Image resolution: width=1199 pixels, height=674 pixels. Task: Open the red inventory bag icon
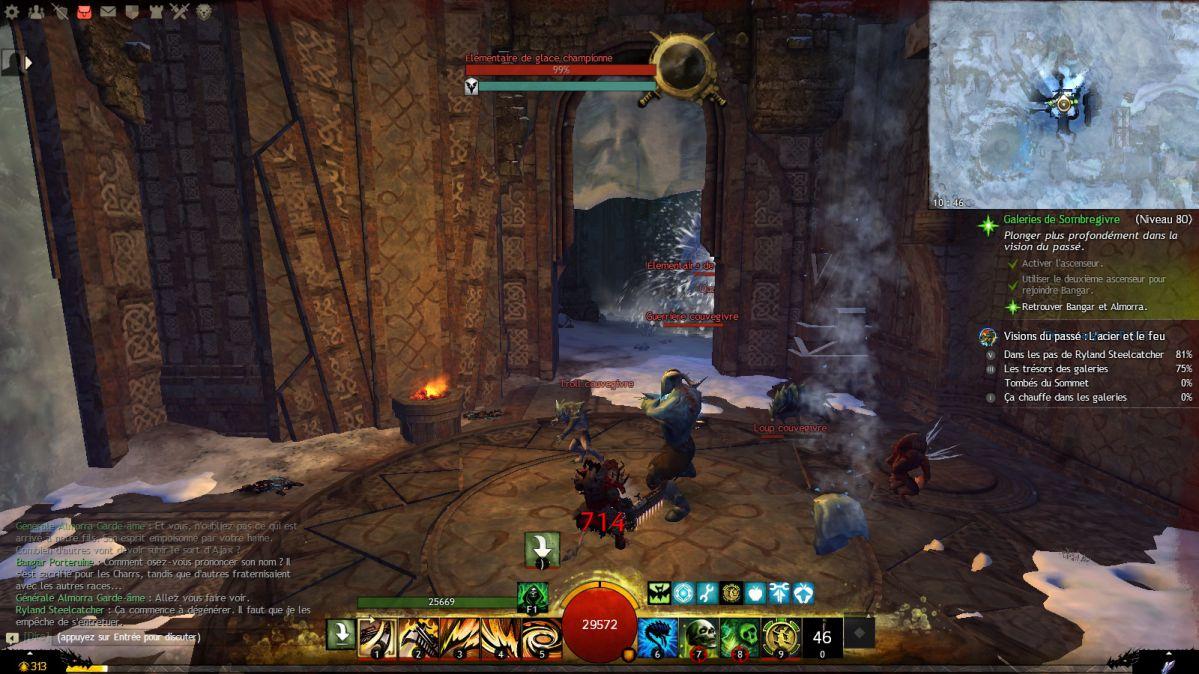[85, 12]
